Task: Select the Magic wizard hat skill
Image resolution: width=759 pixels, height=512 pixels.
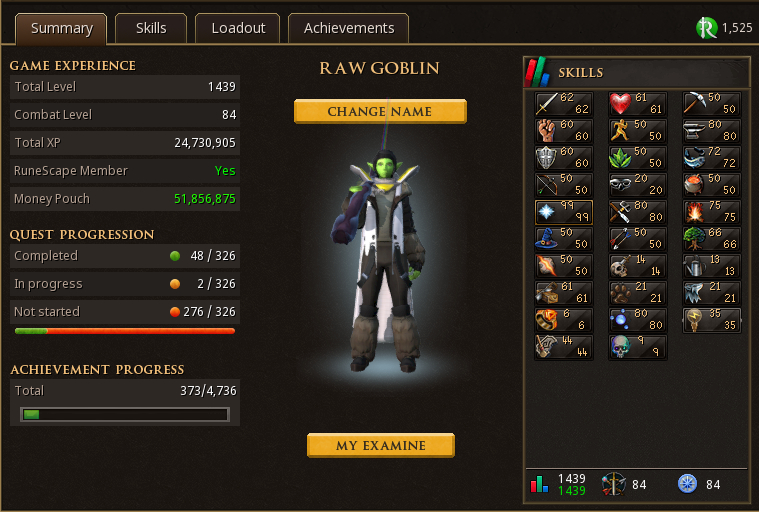Action: tap(564, 239)
